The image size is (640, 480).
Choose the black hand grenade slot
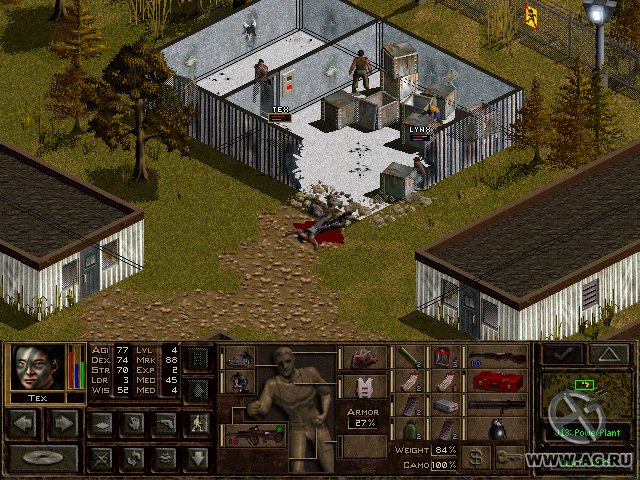click(497, 430)
